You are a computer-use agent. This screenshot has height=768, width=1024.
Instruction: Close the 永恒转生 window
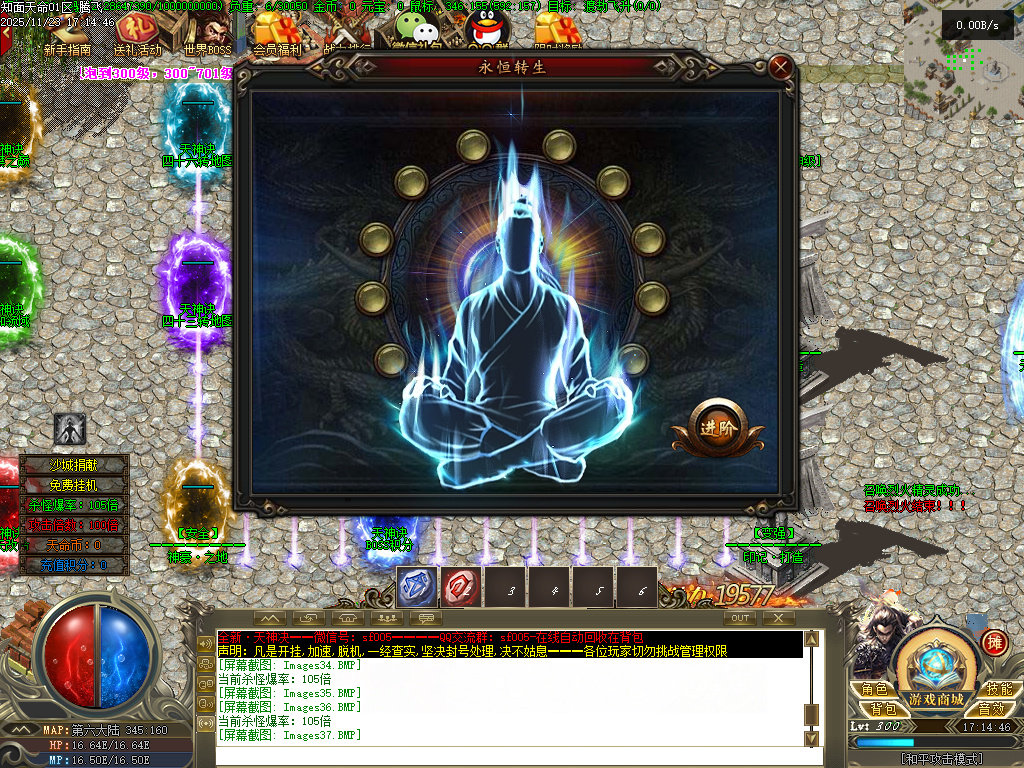(781, 68)
